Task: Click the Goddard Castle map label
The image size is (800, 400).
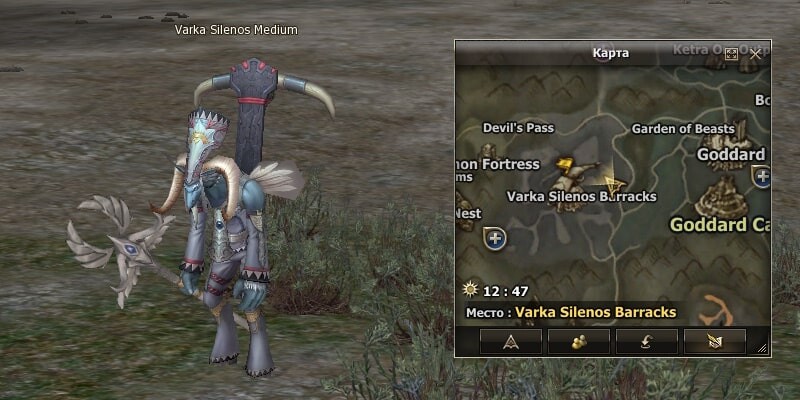Action: point(719,223)
